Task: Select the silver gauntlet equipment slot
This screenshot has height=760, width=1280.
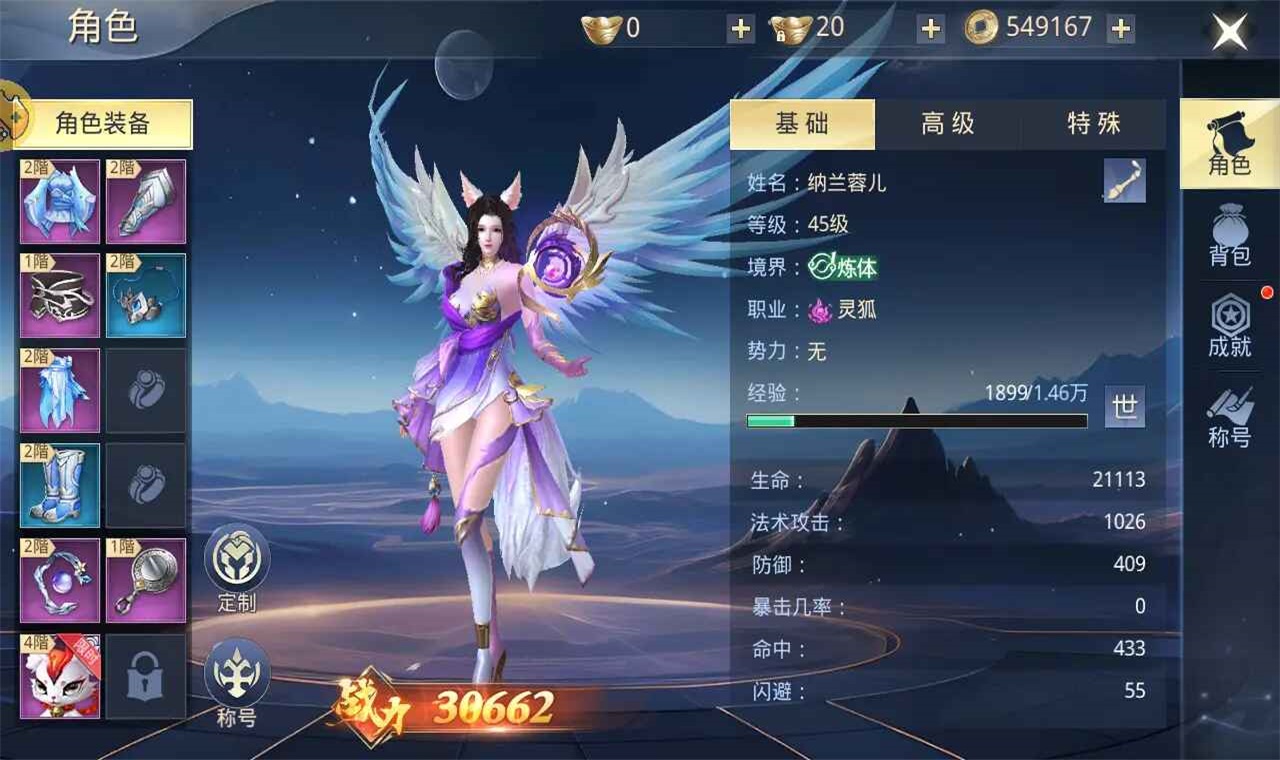Action: point(146,201)
